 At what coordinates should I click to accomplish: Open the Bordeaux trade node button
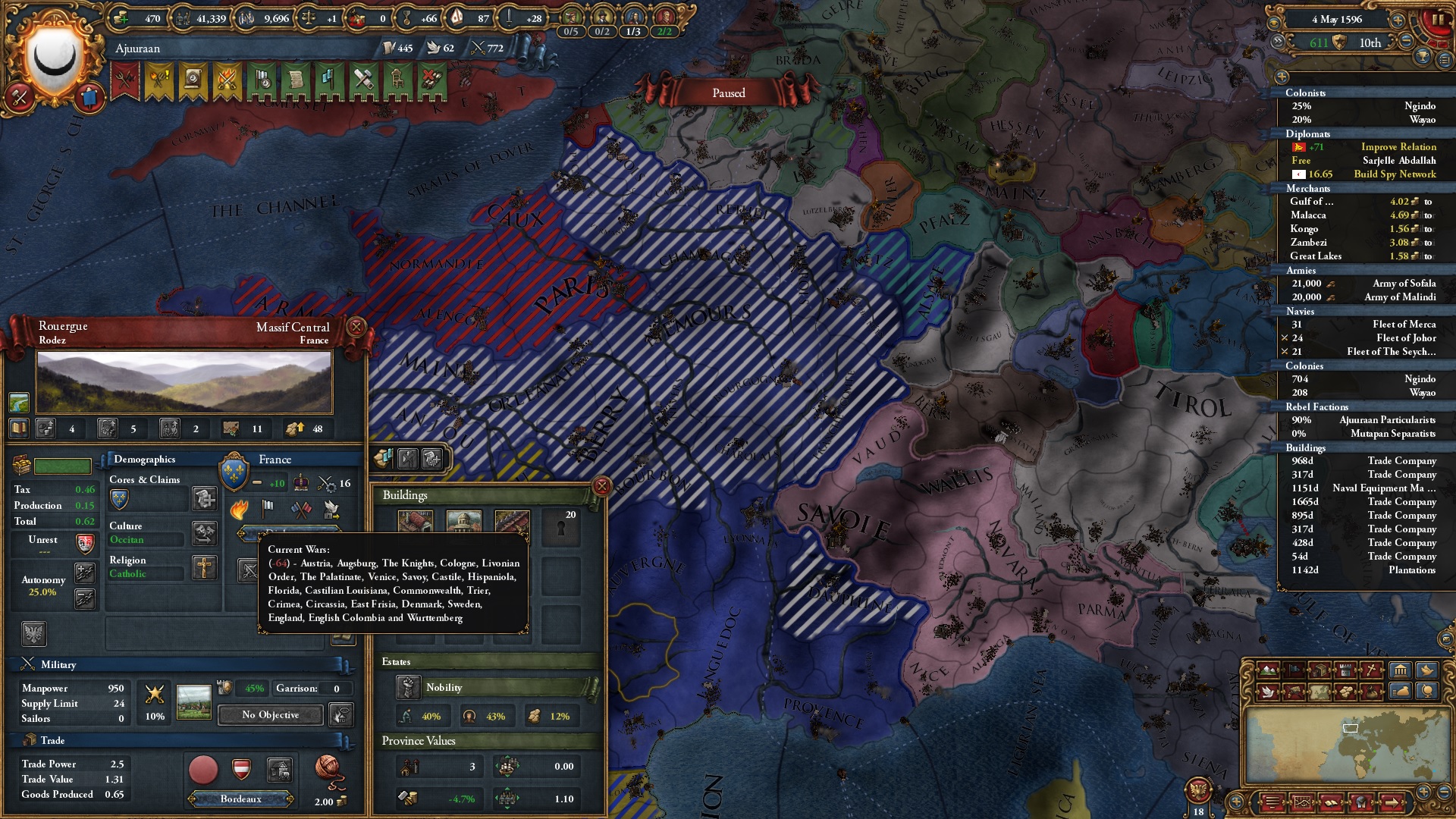241,799
